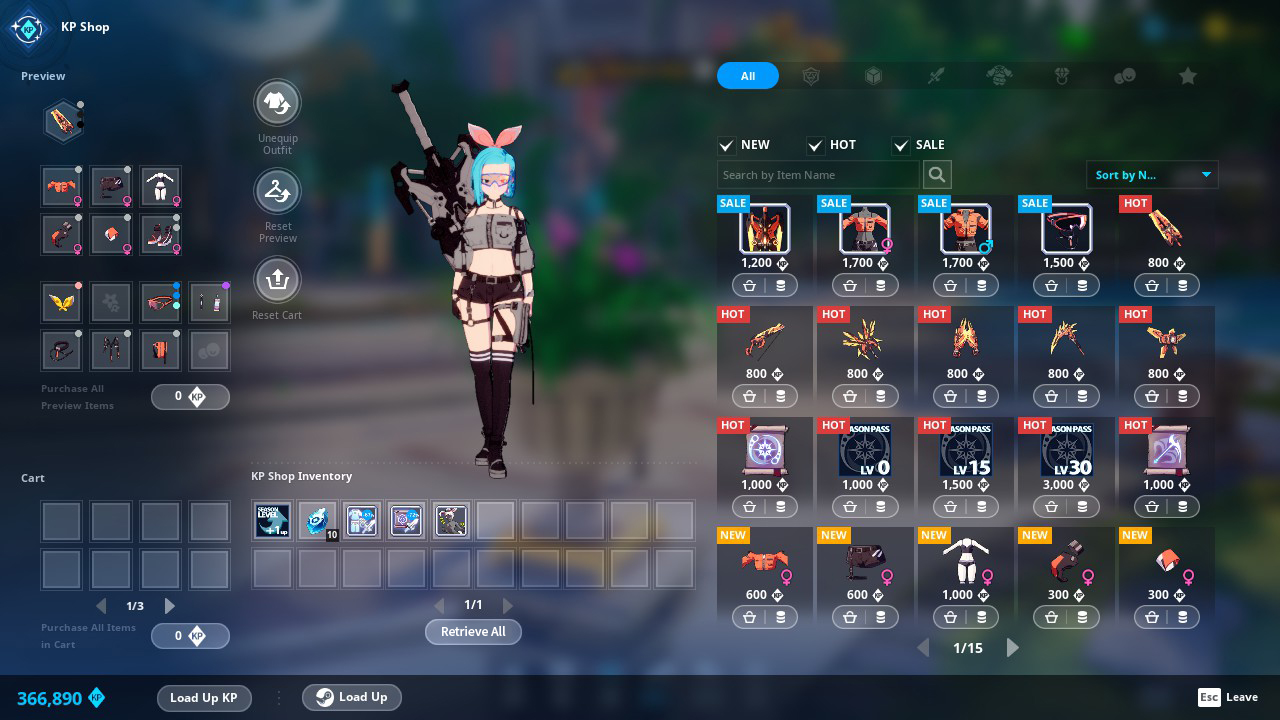Click the Load Up KP button
1280x720 pixels.
[203, 698]
